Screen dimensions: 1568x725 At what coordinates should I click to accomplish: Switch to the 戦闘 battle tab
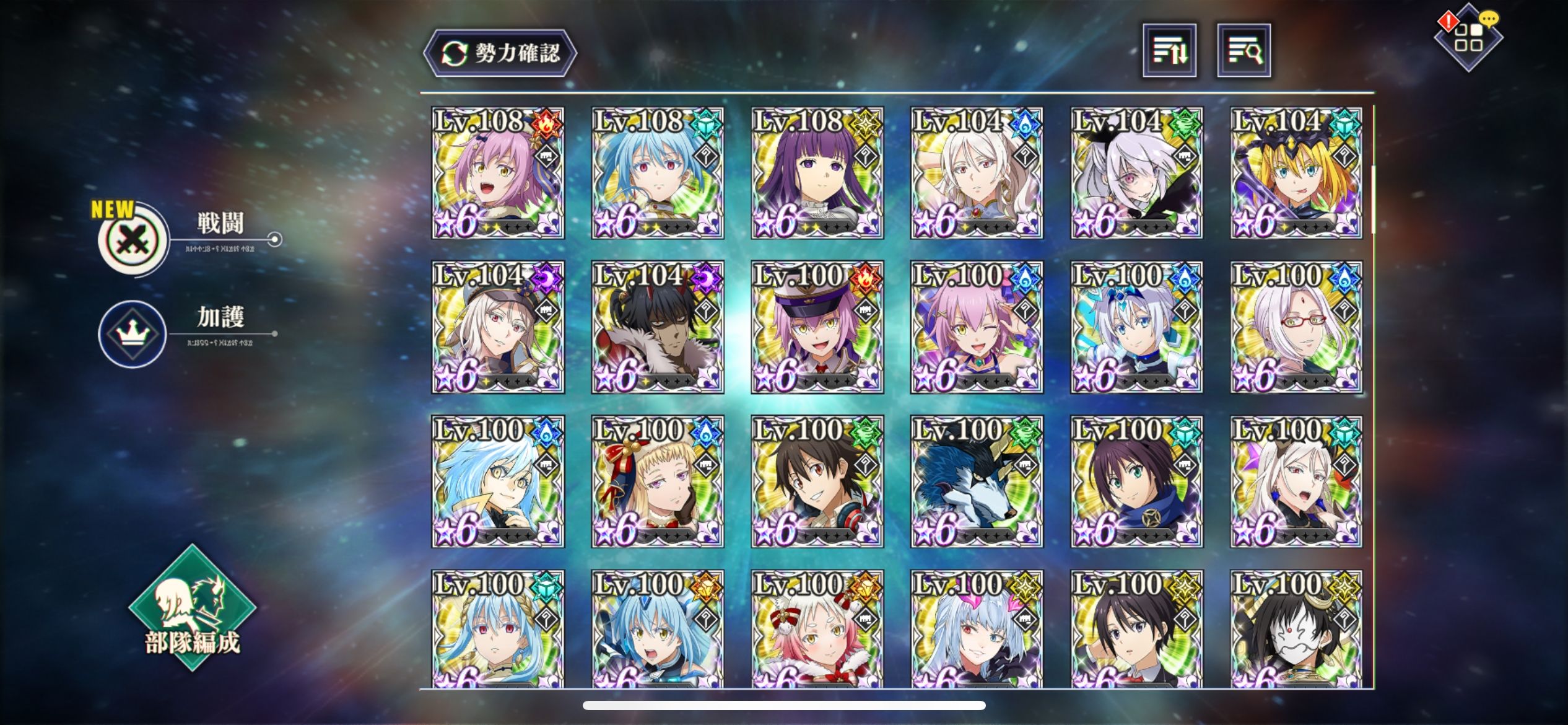[x=134, y=239]
